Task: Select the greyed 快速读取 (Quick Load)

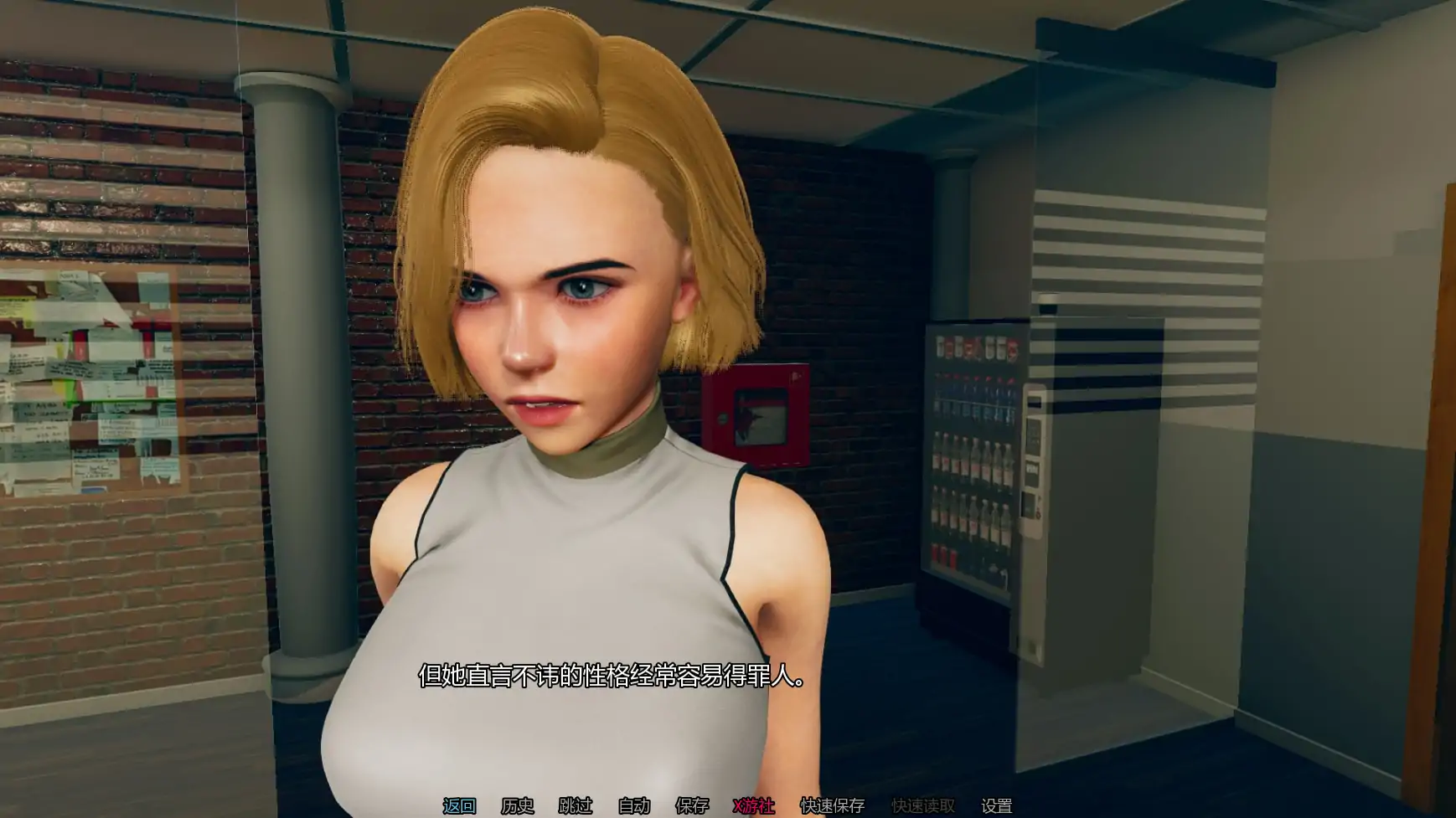Action: tap(922, 805)
